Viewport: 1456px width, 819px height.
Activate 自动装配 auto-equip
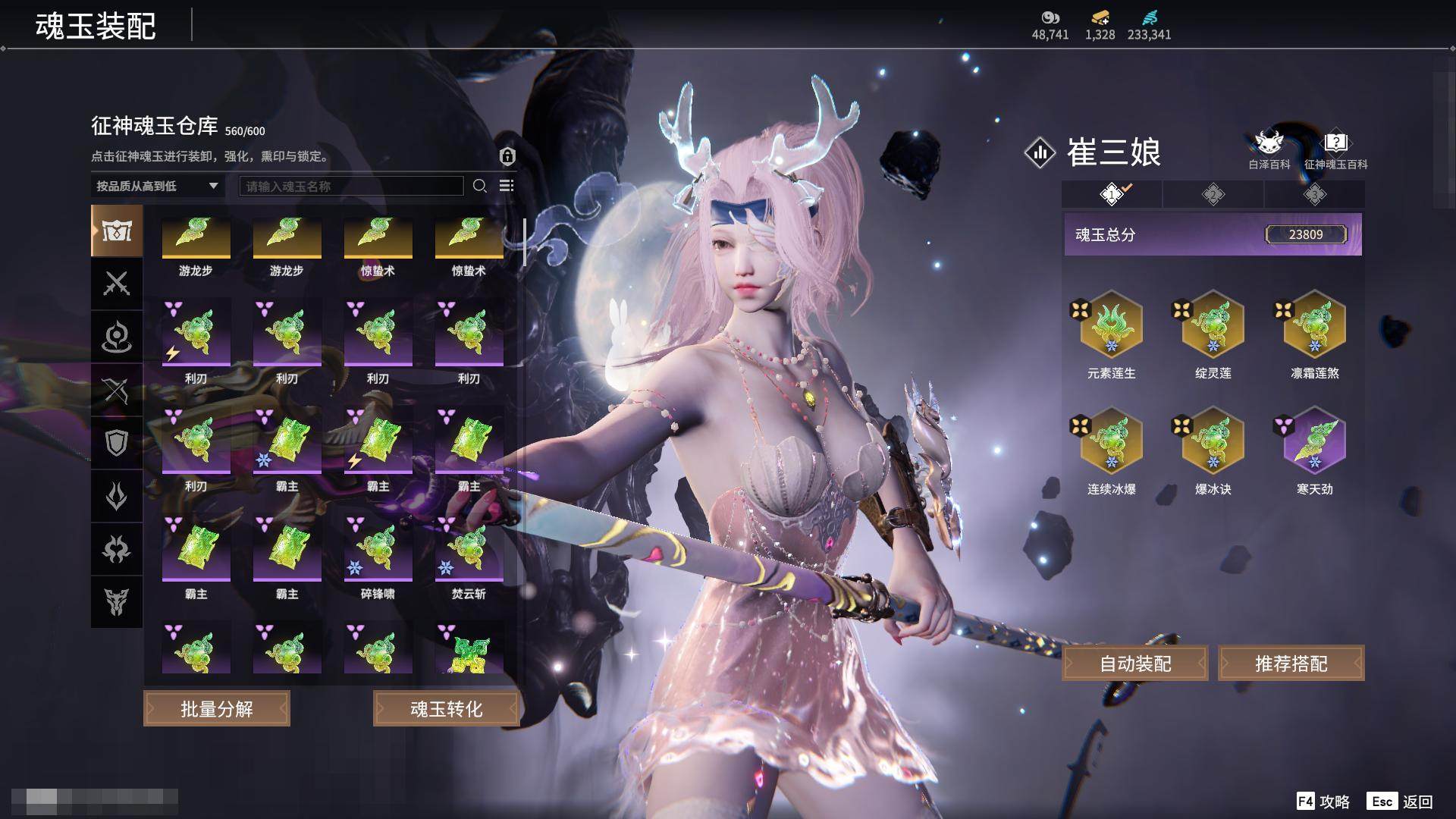tap(1135, 664)
